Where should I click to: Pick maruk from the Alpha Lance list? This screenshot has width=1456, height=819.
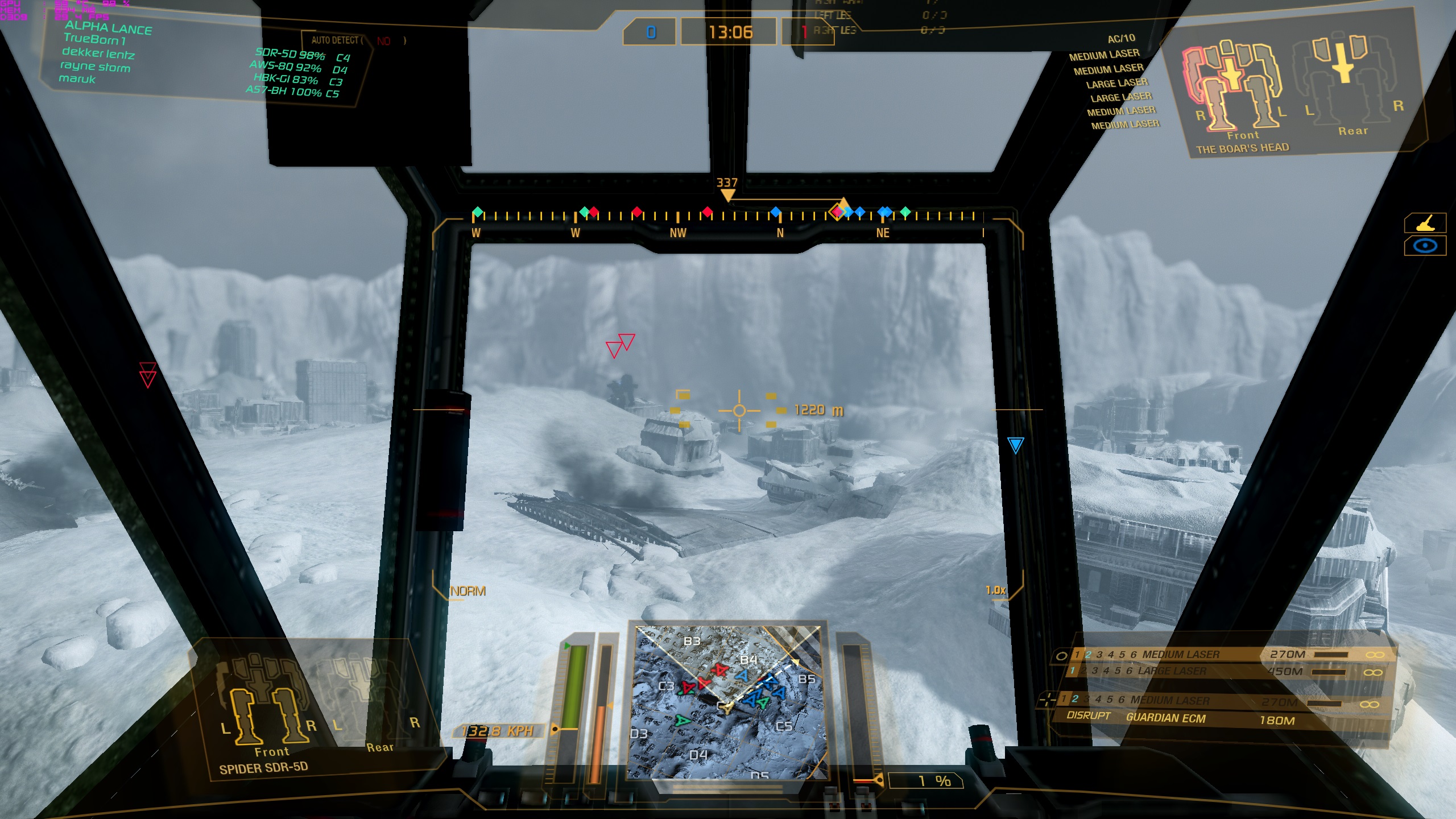tap(77, 79)
